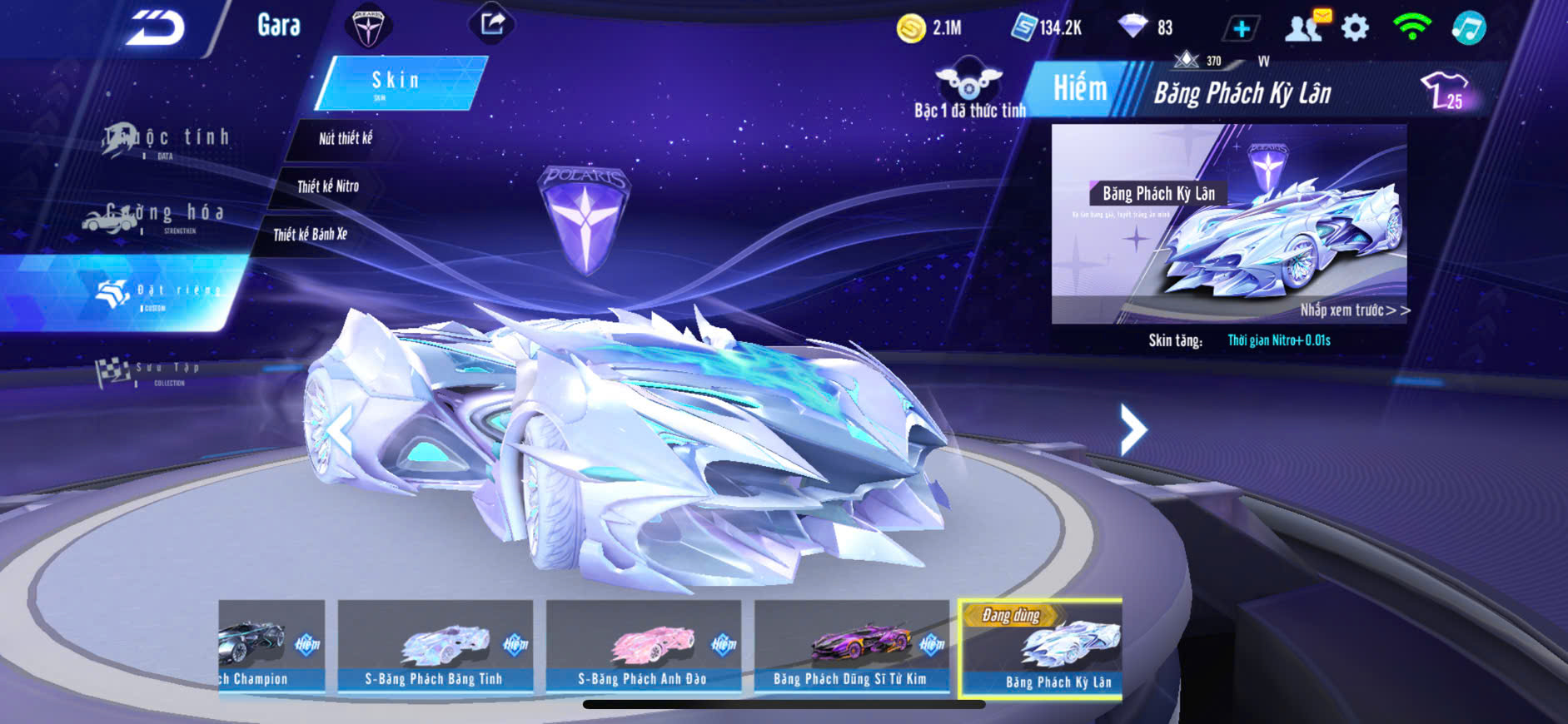Image resolution: width=1568 pixels, height=724 pixels.
Task: Open Nút thiết kế option
Action: tap(345, 139)
